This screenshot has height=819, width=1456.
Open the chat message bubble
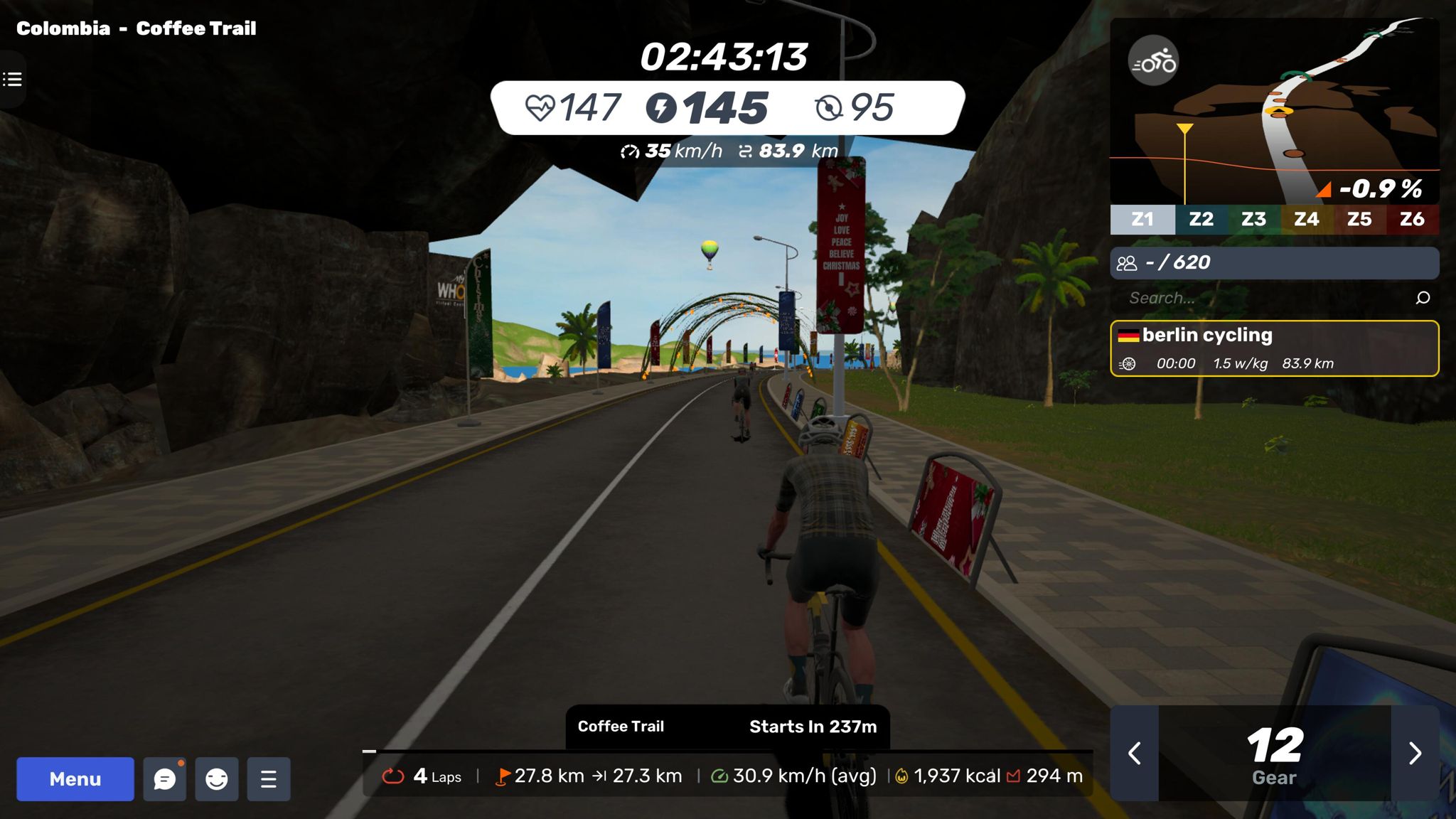(x=164, y=779)
